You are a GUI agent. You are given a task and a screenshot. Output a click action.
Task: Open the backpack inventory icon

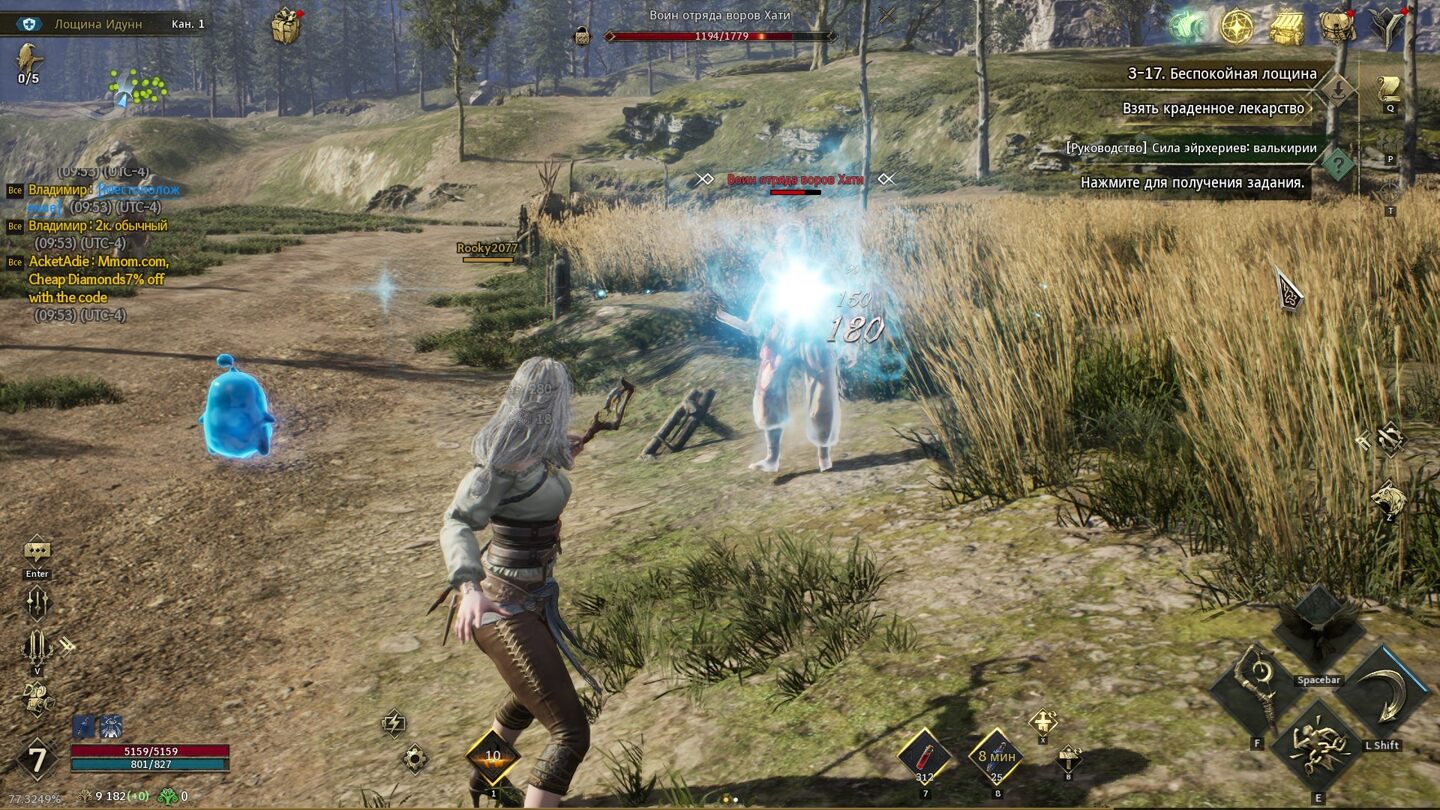[x=1337, y=27]
